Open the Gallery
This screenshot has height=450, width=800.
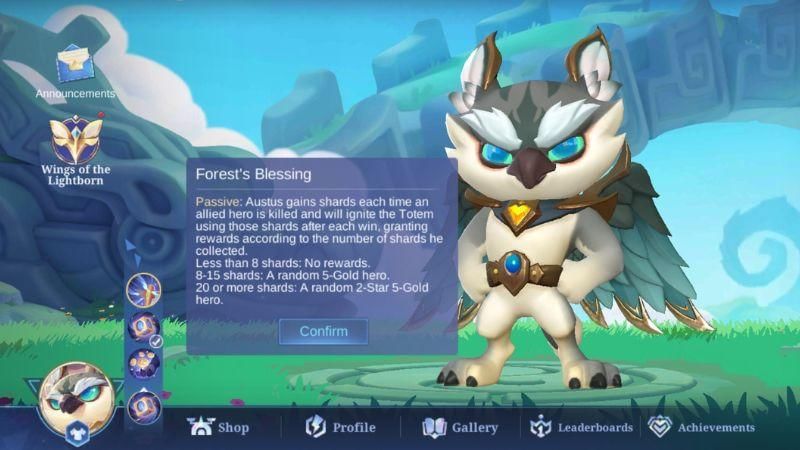(460, 427)
